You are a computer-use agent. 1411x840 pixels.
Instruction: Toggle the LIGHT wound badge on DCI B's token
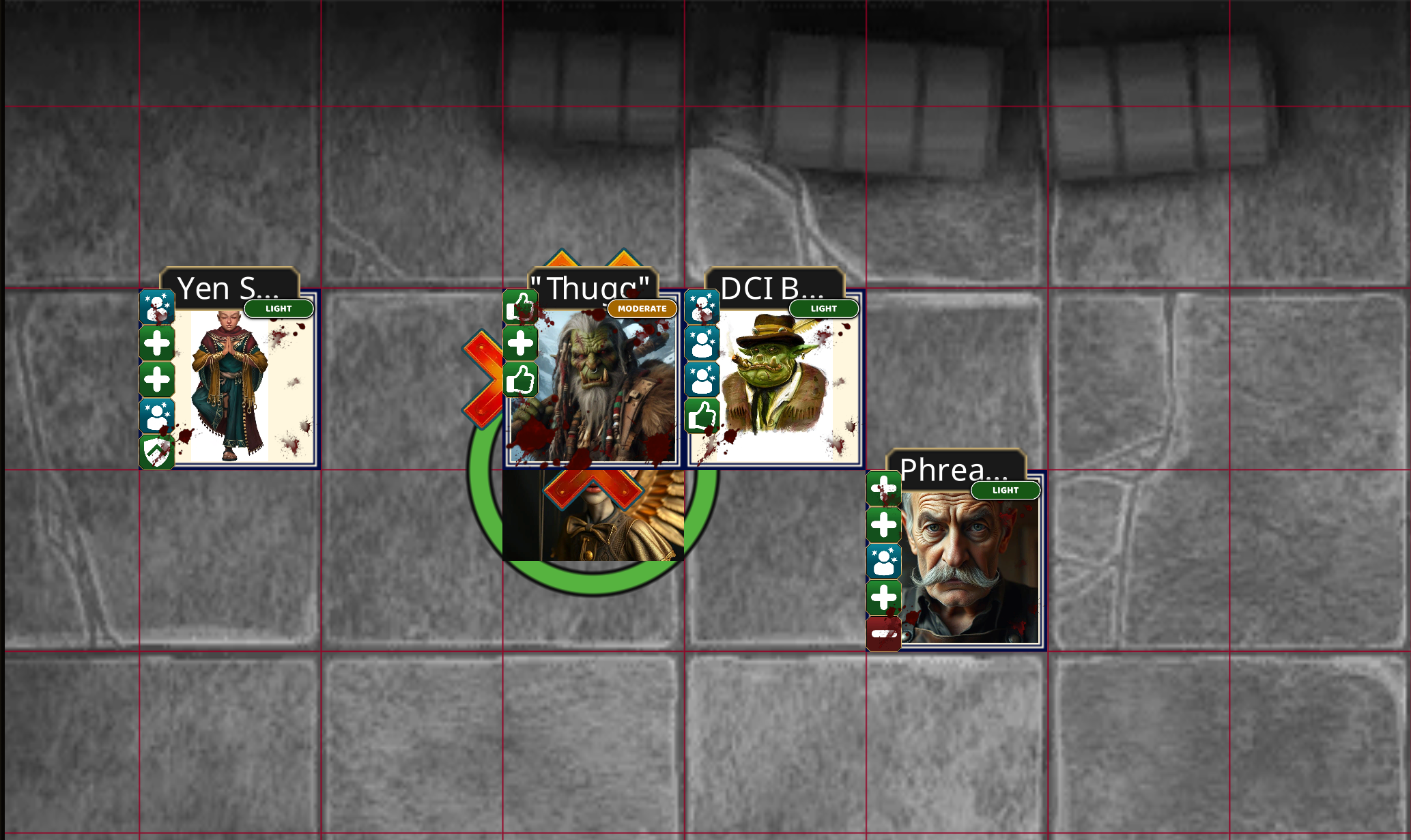tap(823, 308)
